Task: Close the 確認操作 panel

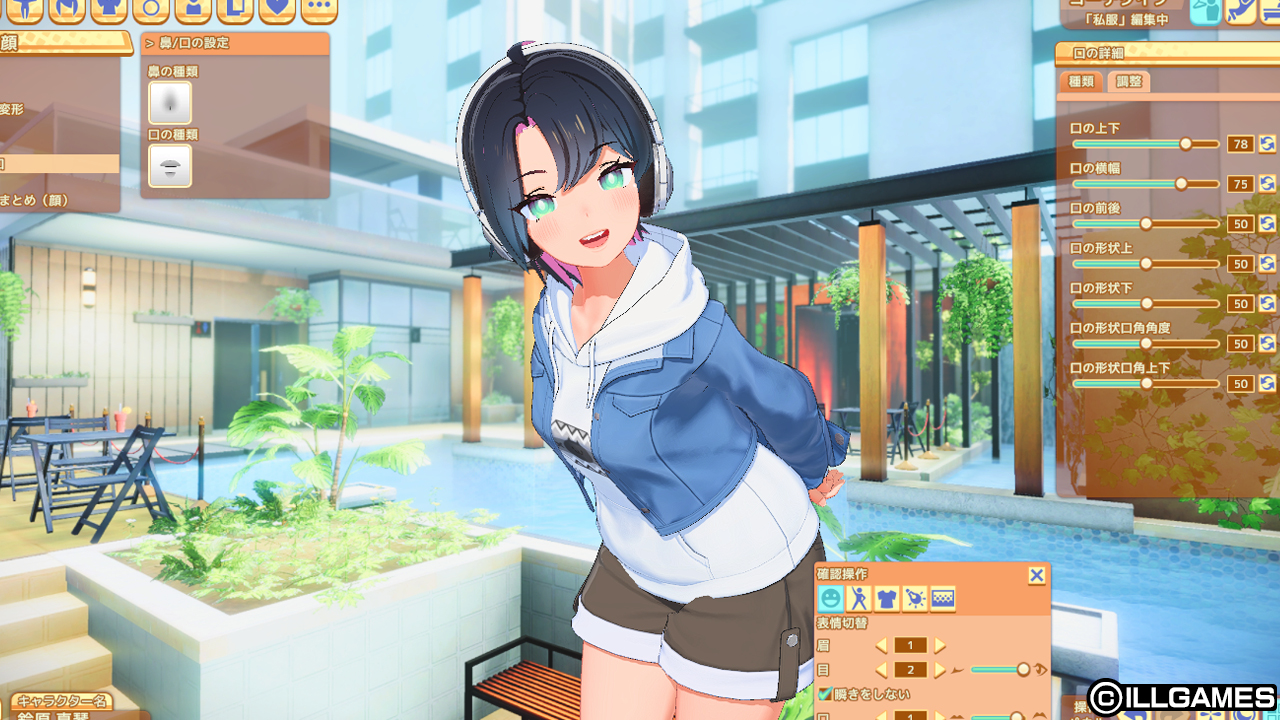Action: pyautogui.click(x=1037, y=575)
